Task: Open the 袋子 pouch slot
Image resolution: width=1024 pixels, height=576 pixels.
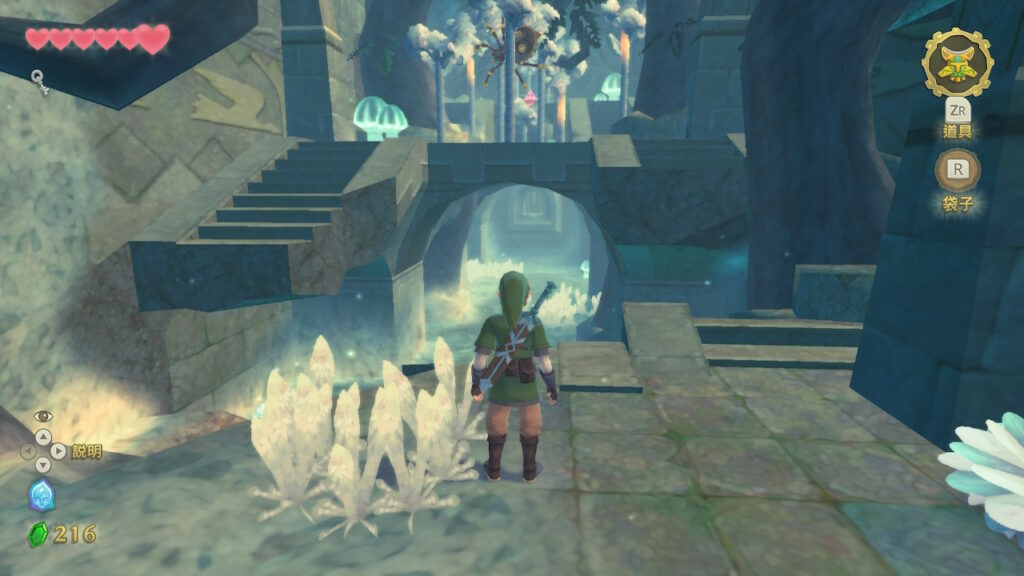Action: point(957,170)
